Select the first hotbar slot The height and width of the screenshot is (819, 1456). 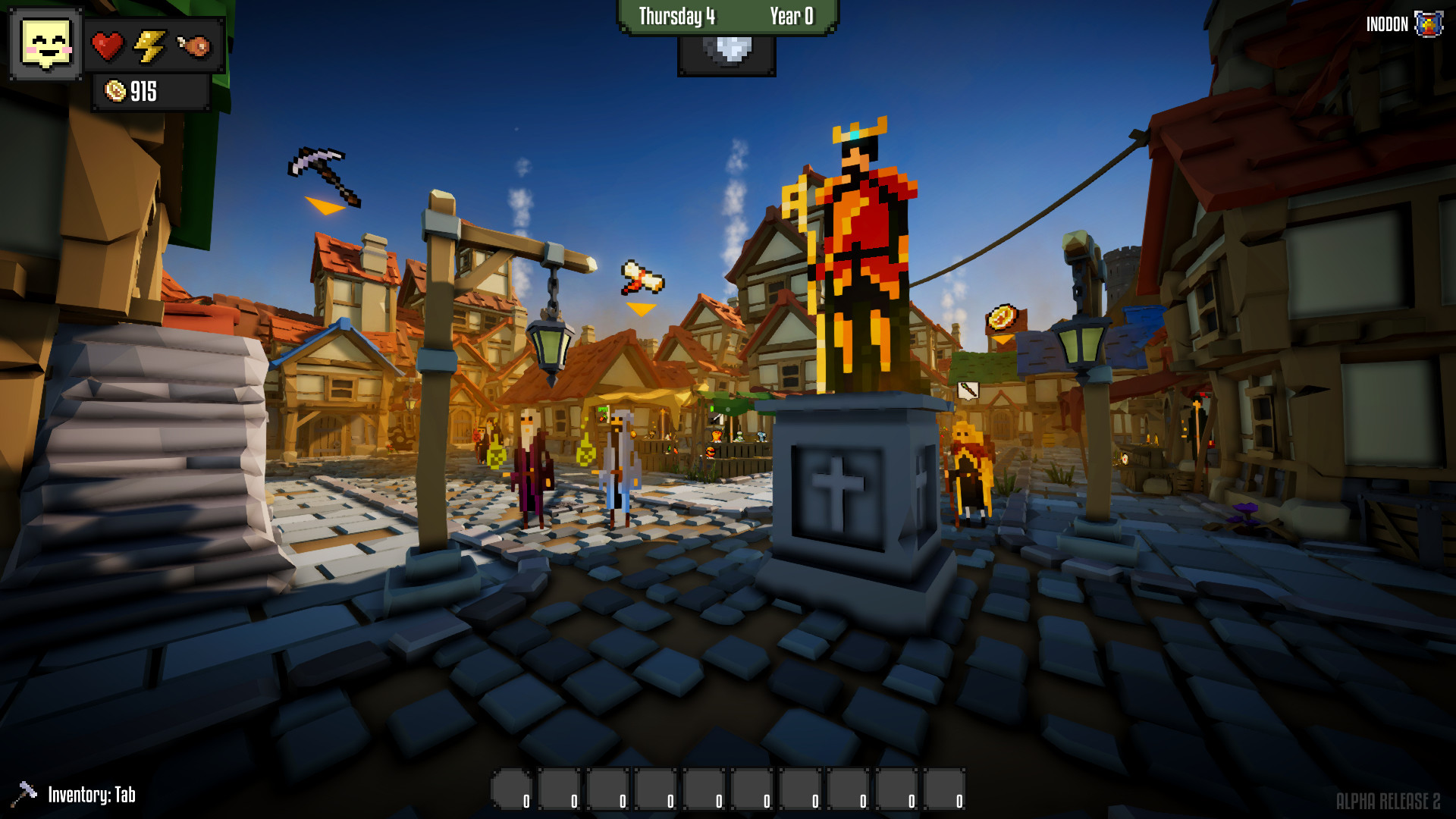(514, 789)
